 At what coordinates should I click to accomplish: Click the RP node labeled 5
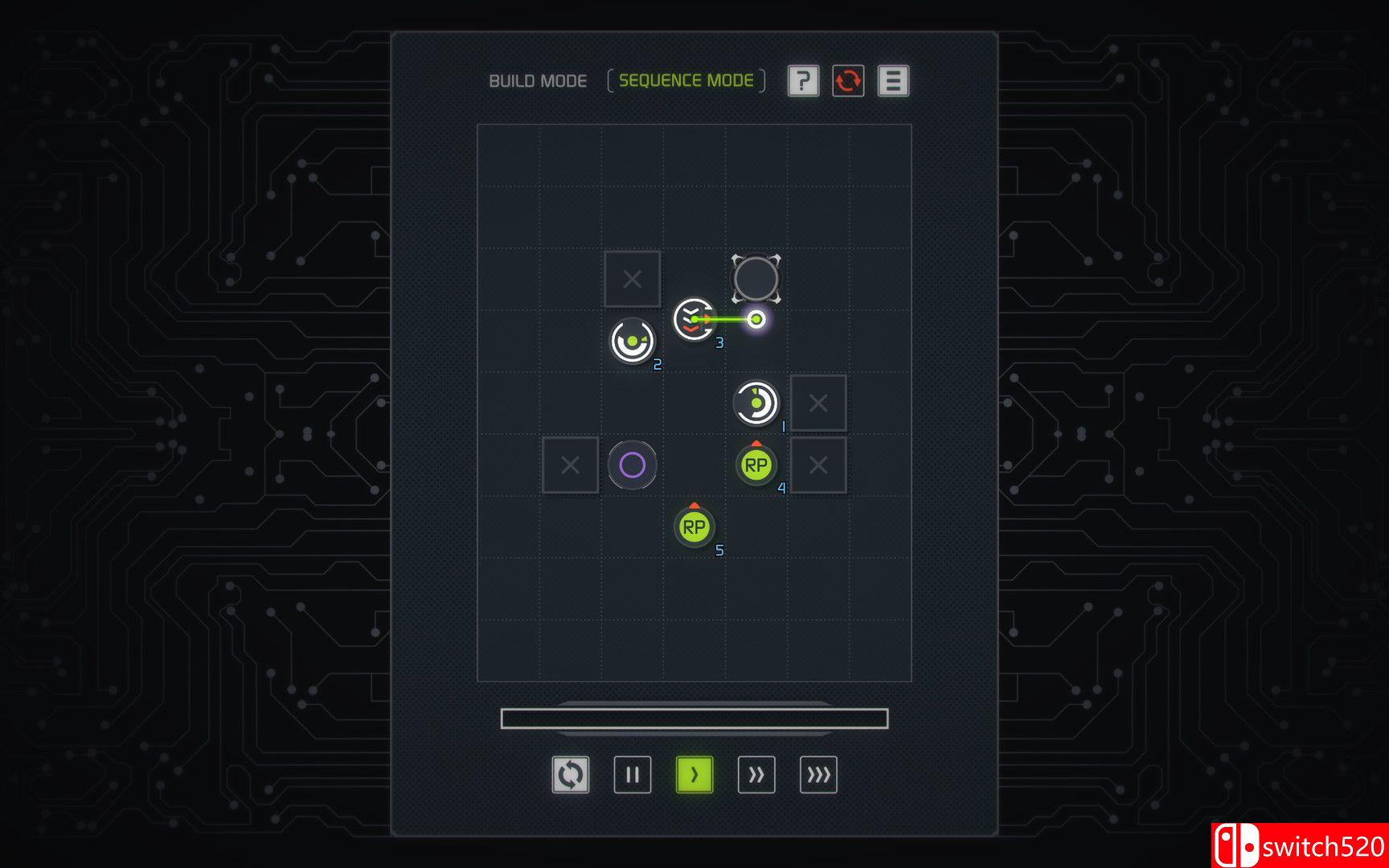694,527
